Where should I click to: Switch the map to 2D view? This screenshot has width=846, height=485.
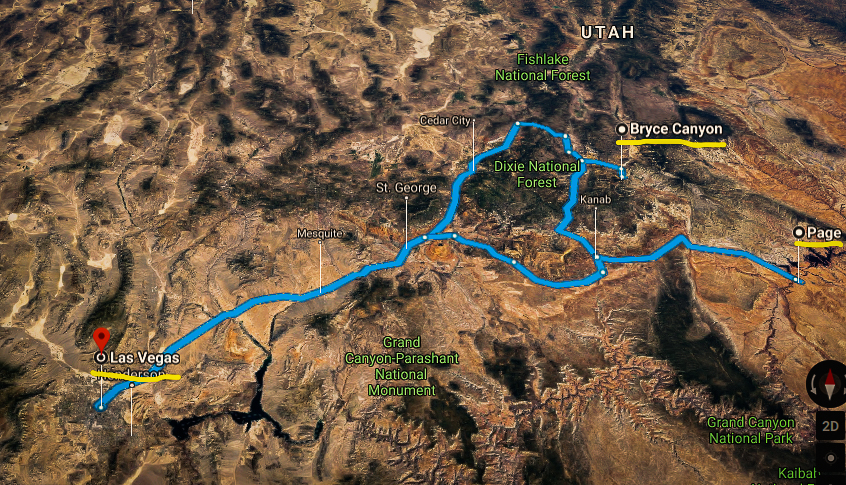pyautogui.click(x=830, y=425)
